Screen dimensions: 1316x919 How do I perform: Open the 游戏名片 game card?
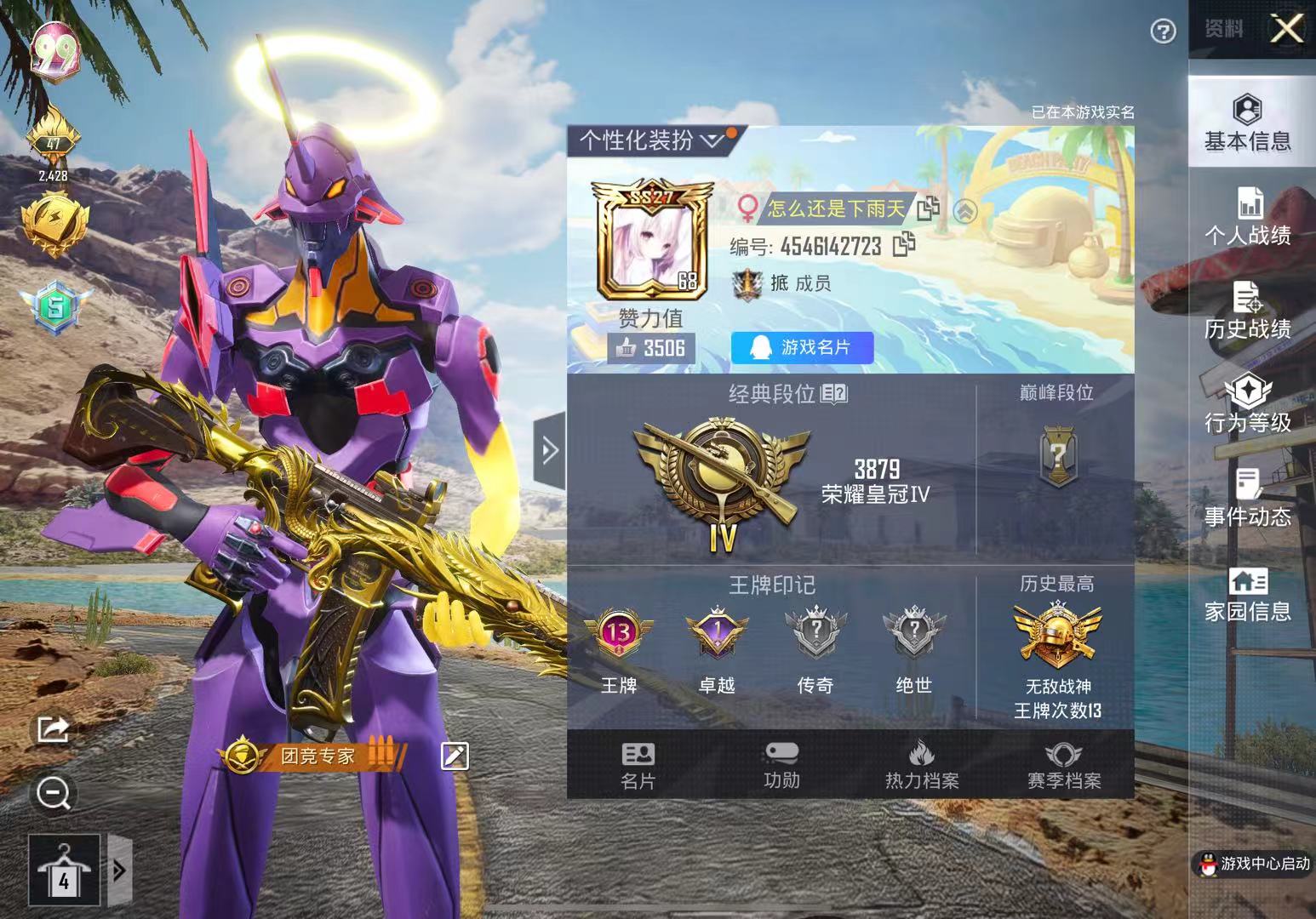tap(801, 348)
